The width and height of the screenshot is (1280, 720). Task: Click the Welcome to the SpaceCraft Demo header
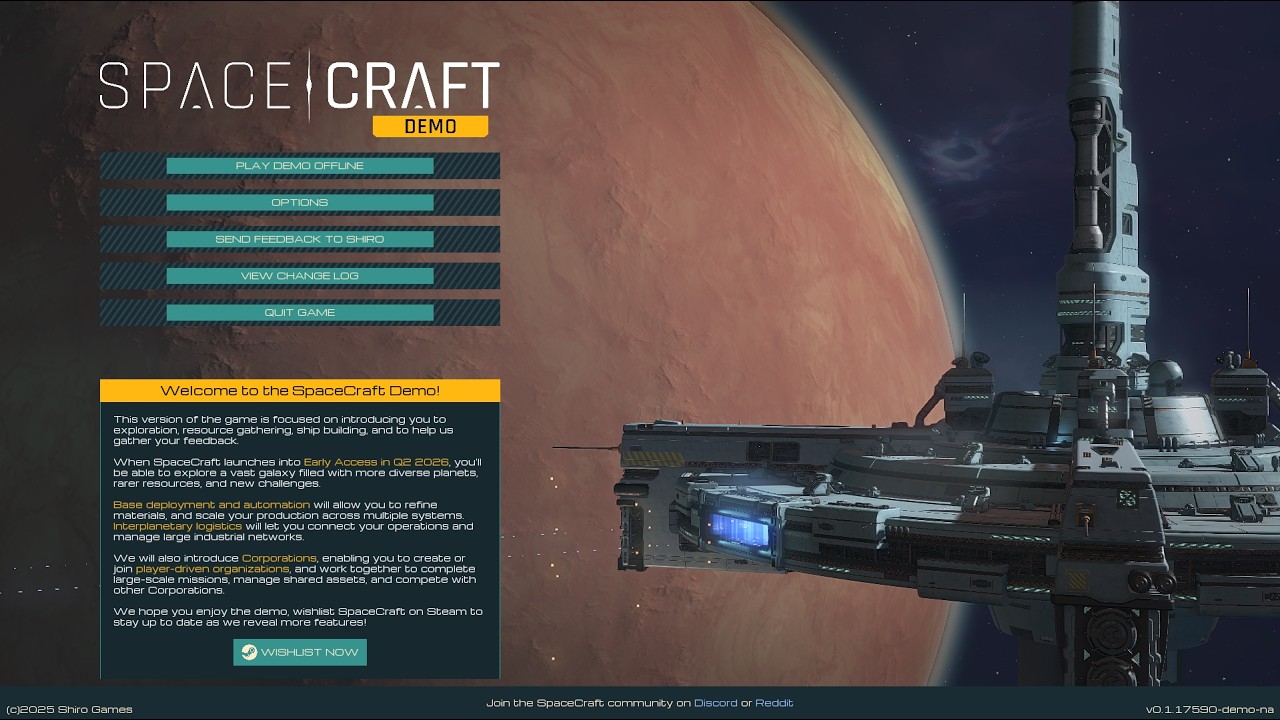(299, 390)
